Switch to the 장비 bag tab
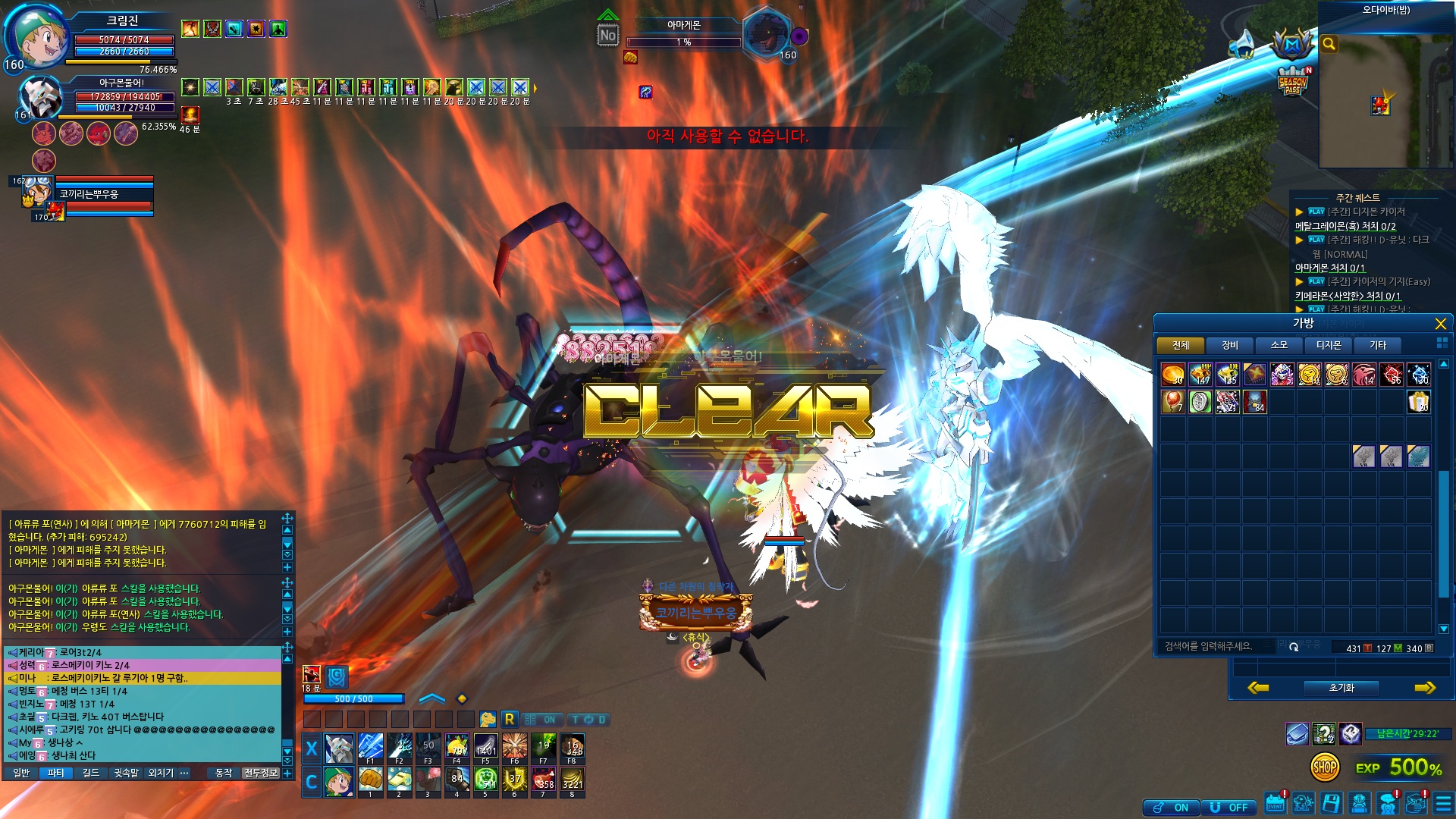 (x=1229, y=346)
